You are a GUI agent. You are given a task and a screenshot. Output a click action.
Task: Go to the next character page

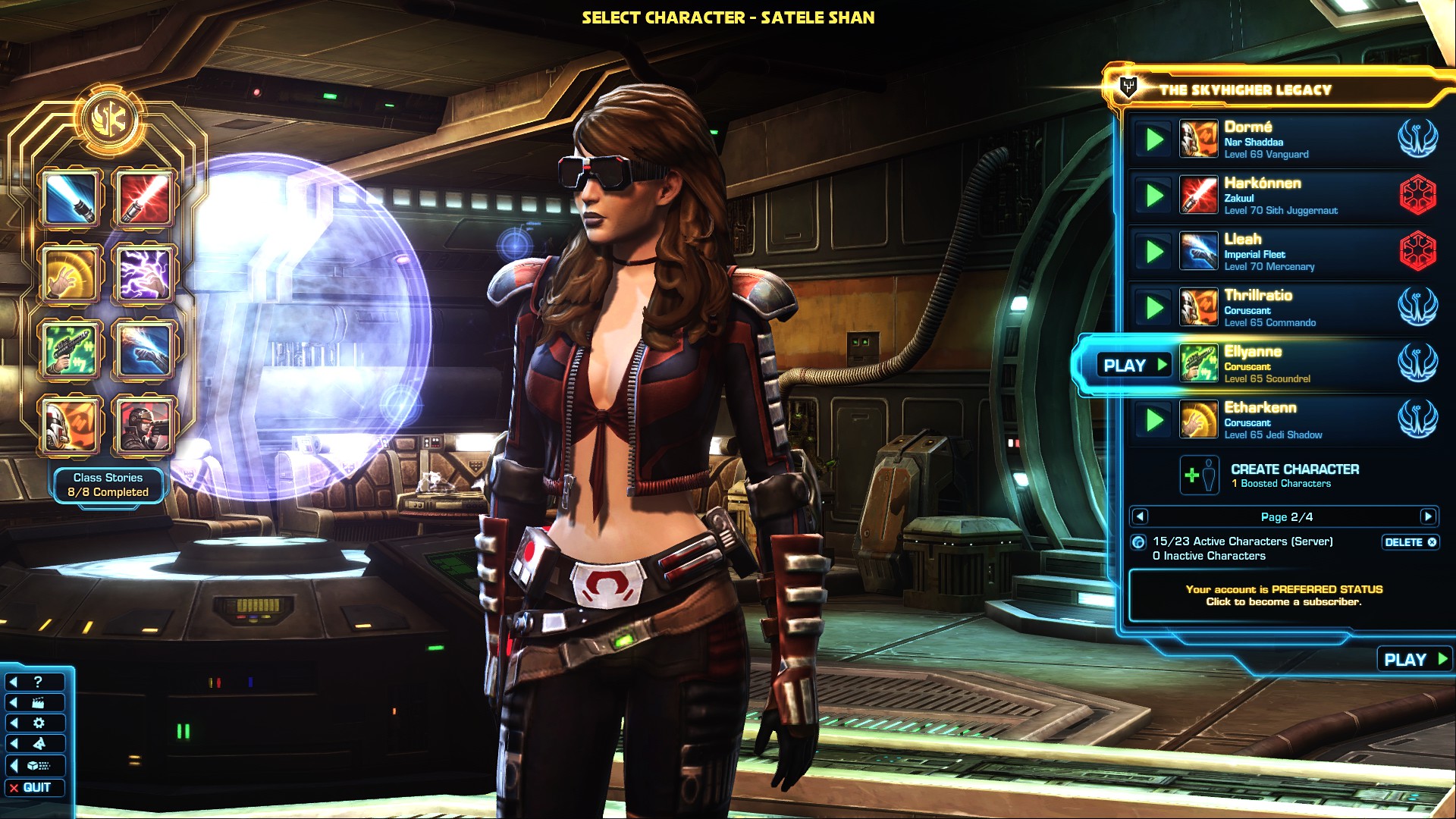click(x=1428, y=517)
